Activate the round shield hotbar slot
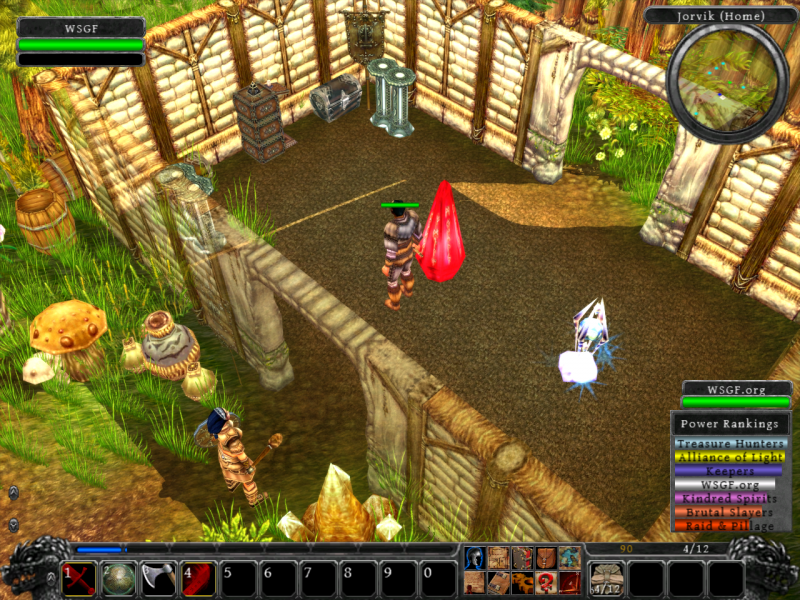Viewport: 800px width, 600px height. pos(120,579)
